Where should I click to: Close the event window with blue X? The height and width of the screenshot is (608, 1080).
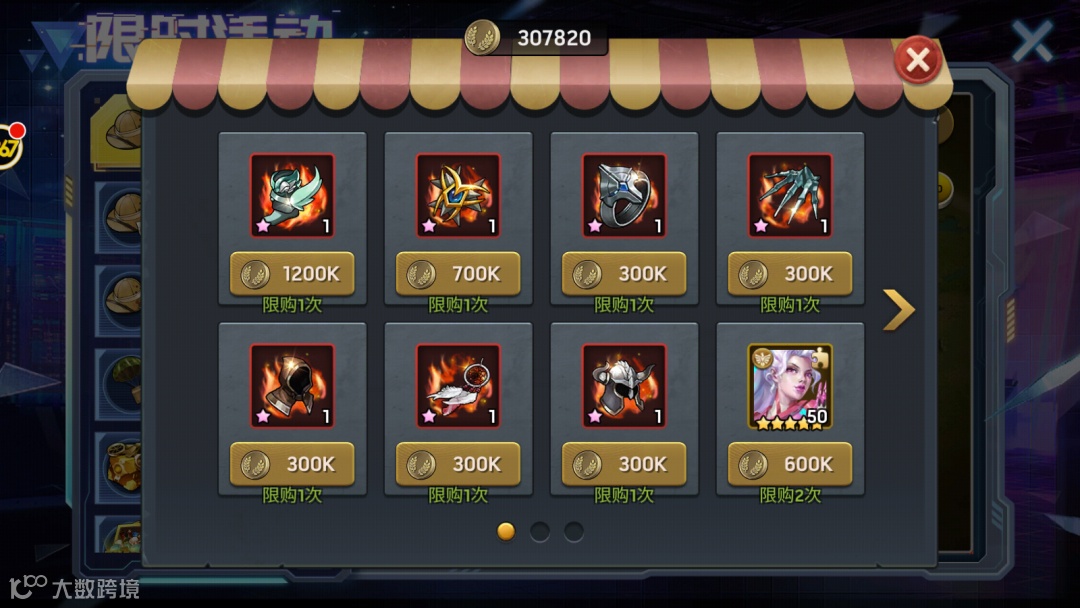[x=1032, y=41]
